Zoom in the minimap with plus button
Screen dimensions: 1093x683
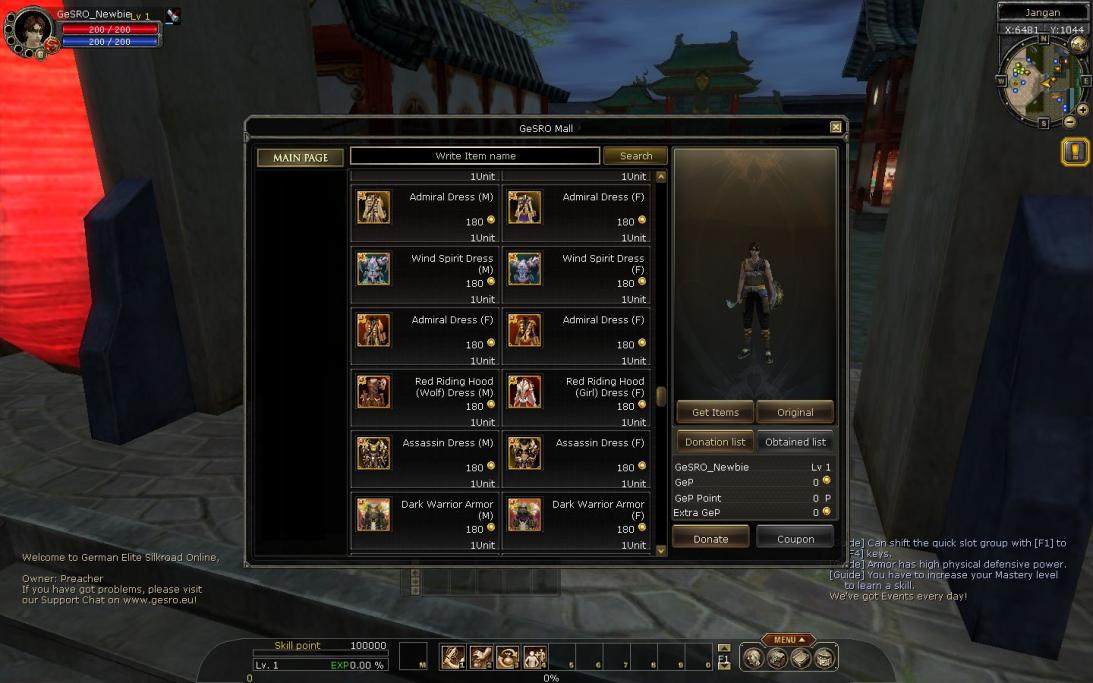tap(1082, 110)
